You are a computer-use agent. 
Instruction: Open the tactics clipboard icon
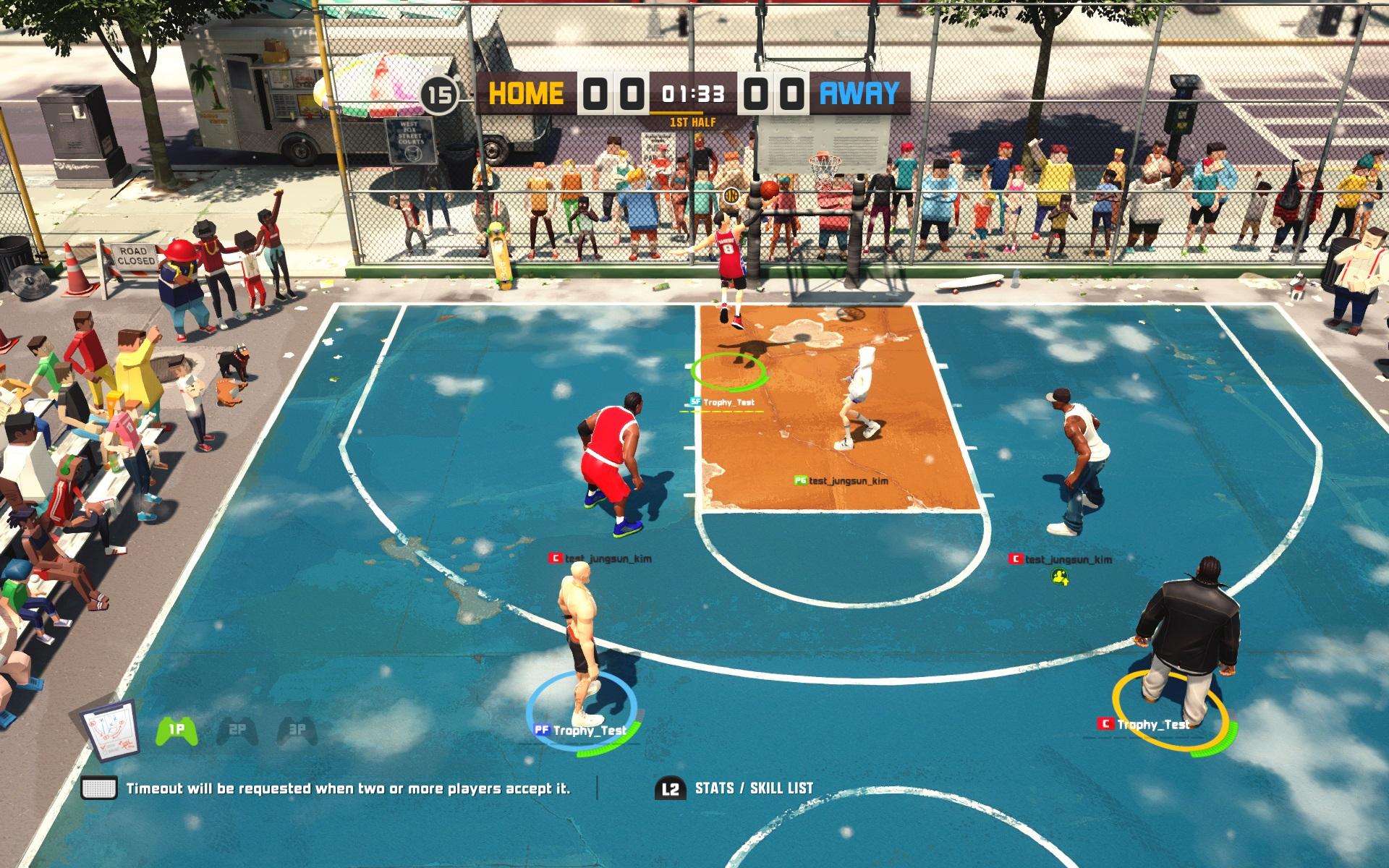coord(111,730)
